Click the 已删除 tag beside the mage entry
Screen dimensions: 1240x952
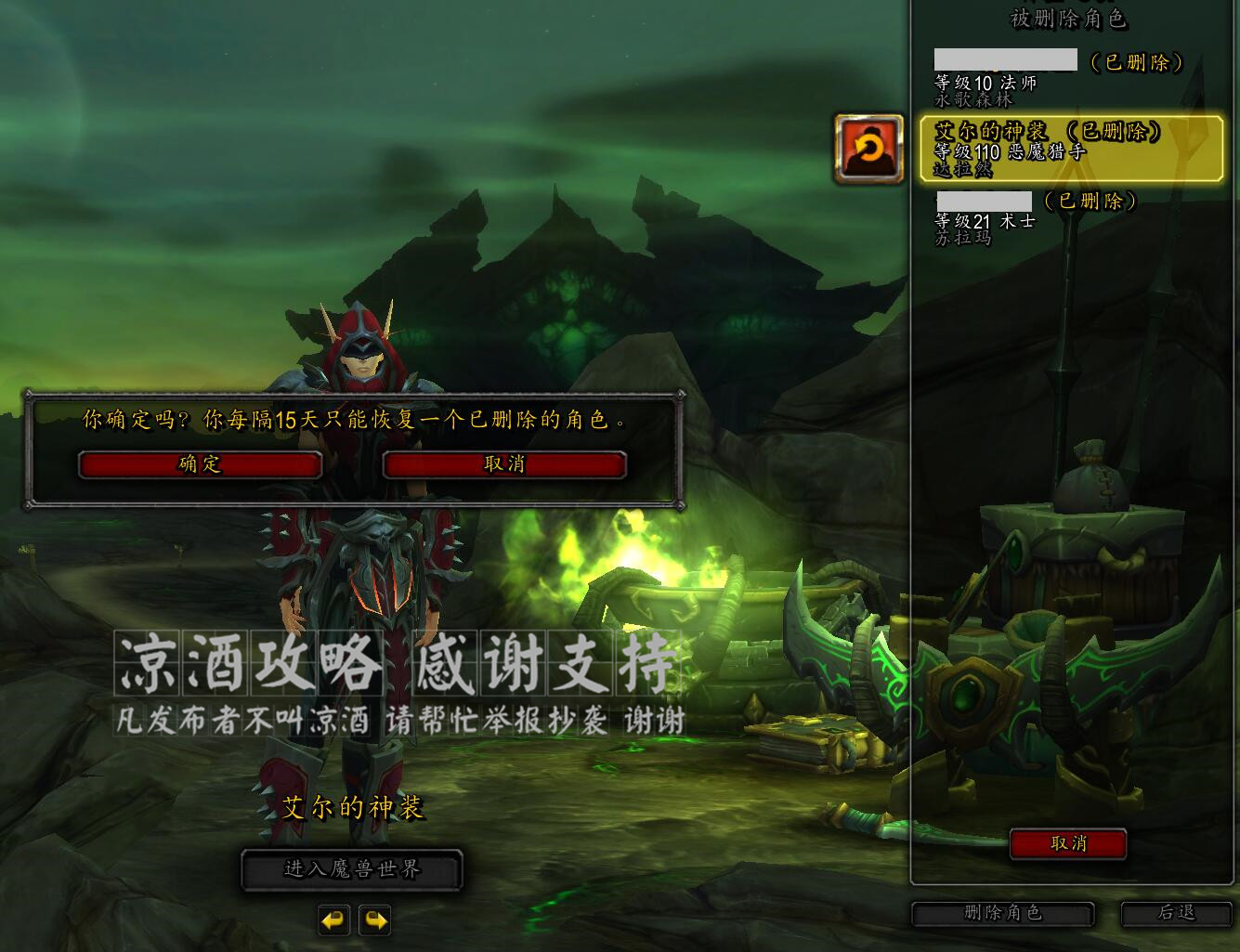click(x=1135, y=63)
